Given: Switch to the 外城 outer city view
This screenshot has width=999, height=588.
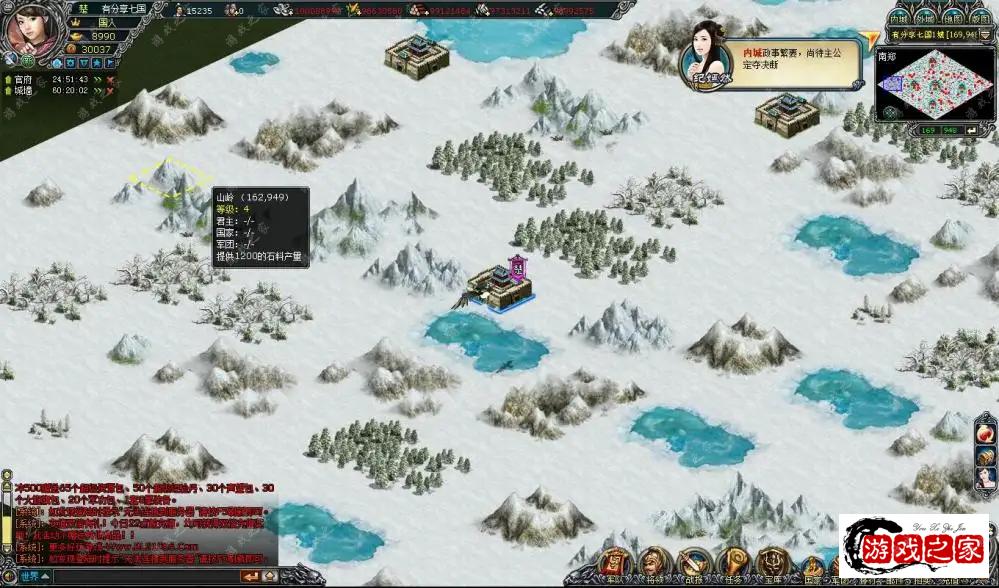Looking at the screenshot, I should tap(926, 19).
